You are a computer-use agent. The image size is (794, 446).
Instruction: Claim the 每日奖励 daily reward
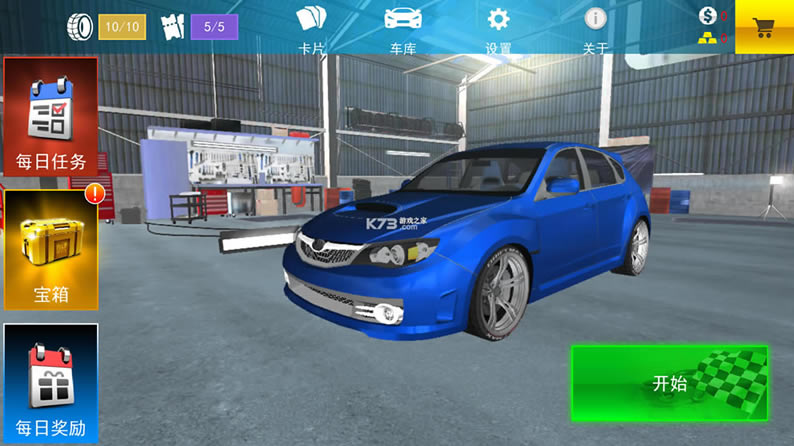click(x=51, y=384)
